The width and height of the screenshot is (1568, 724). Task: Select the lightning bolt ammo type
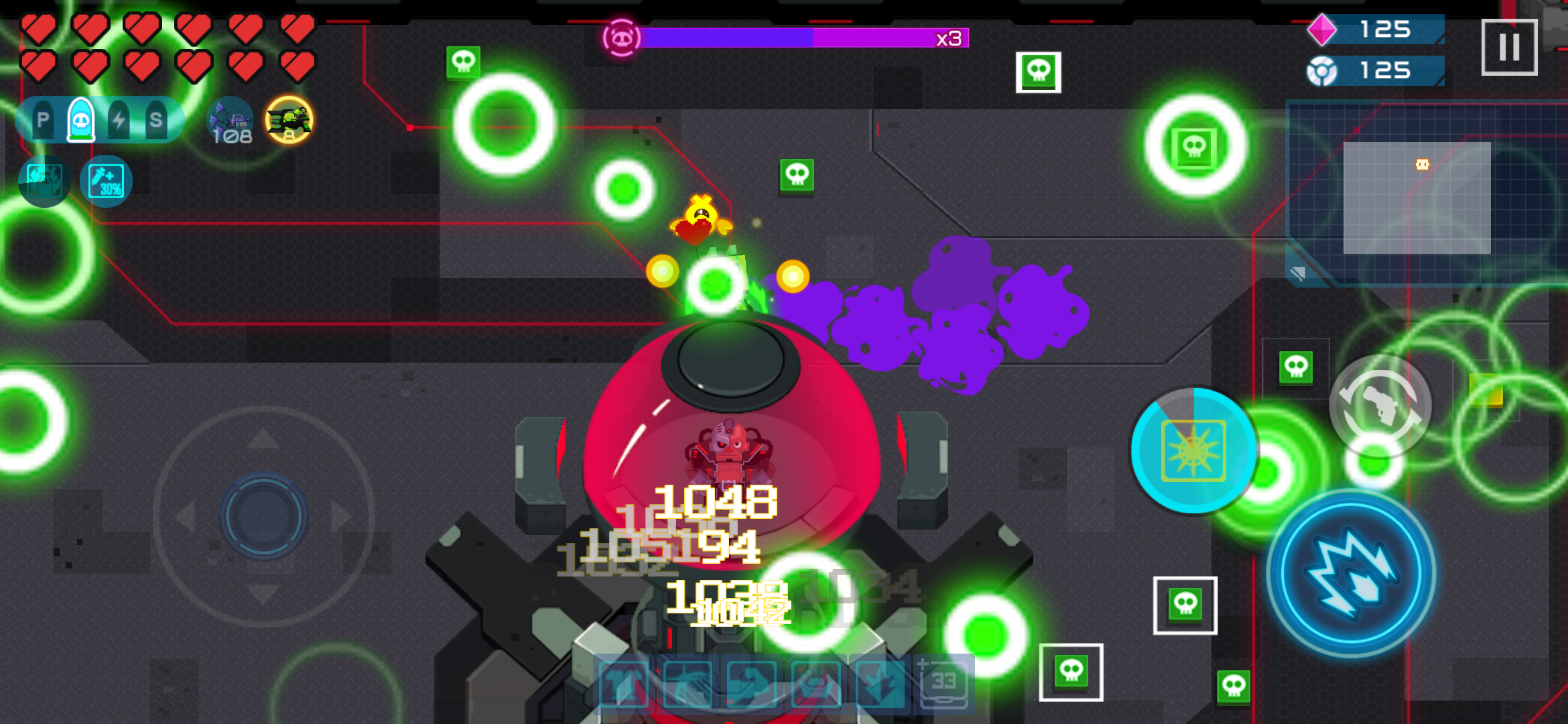pyautogui.click(x=119, y=119)
